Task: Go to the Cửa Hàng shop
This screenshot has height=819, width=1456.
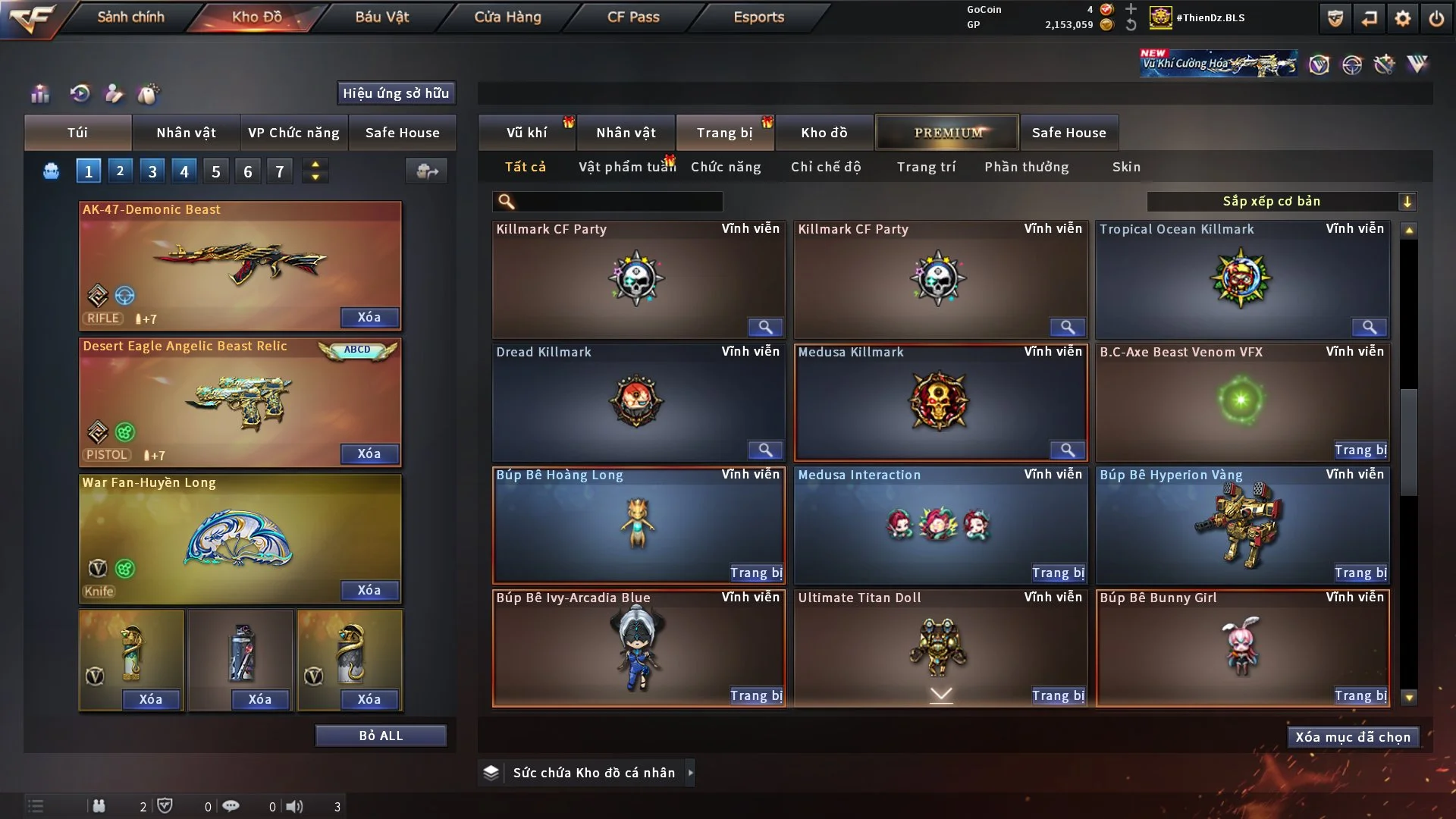Action: point(507,17)
